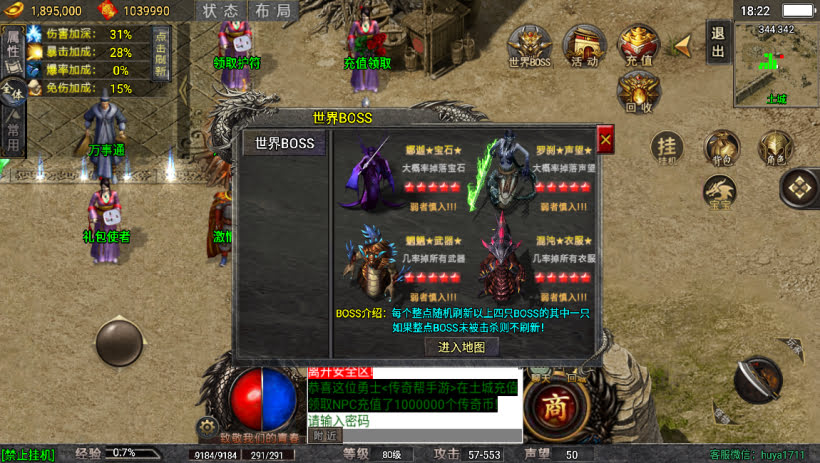Open the 充值 recharge icon
Viewport: 820px width, 463px height.
pyautogui.click(x=639, y=46)
